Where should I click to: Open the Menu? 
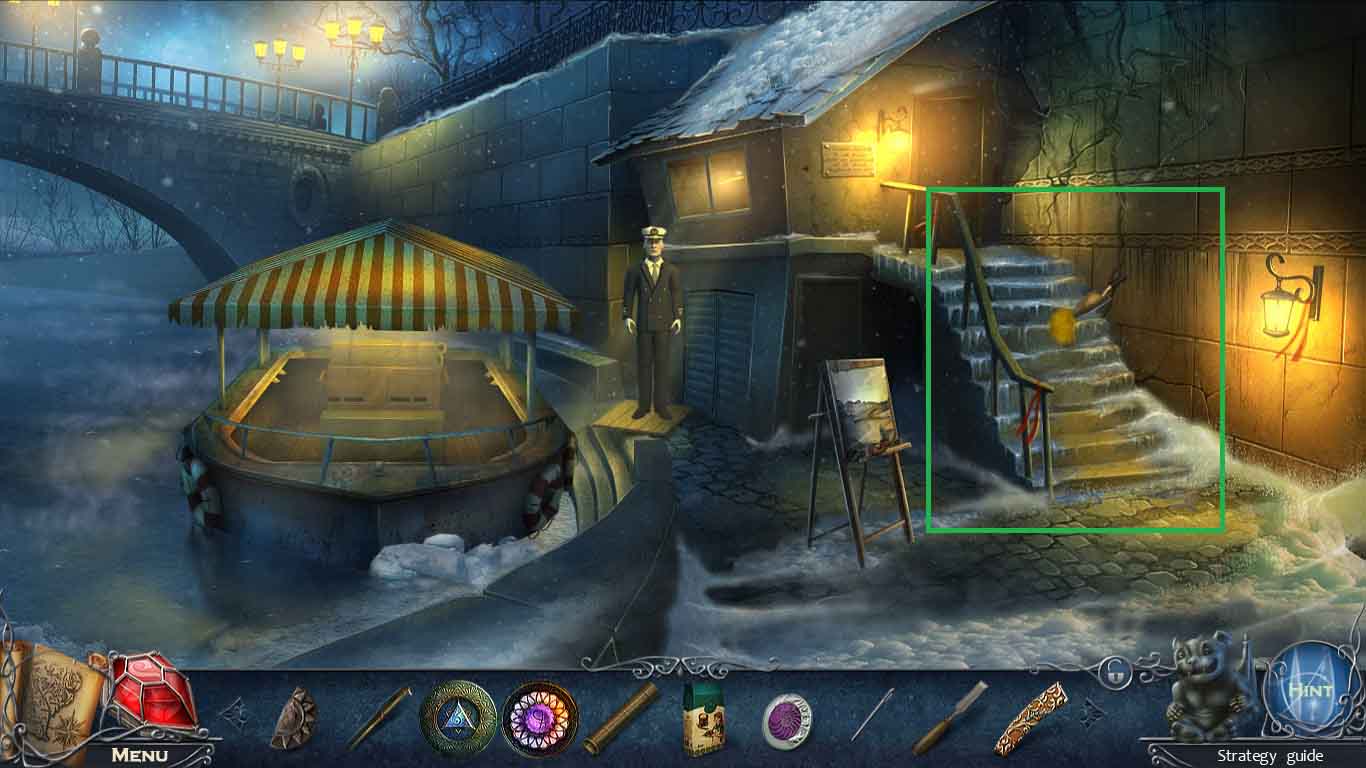139,754
